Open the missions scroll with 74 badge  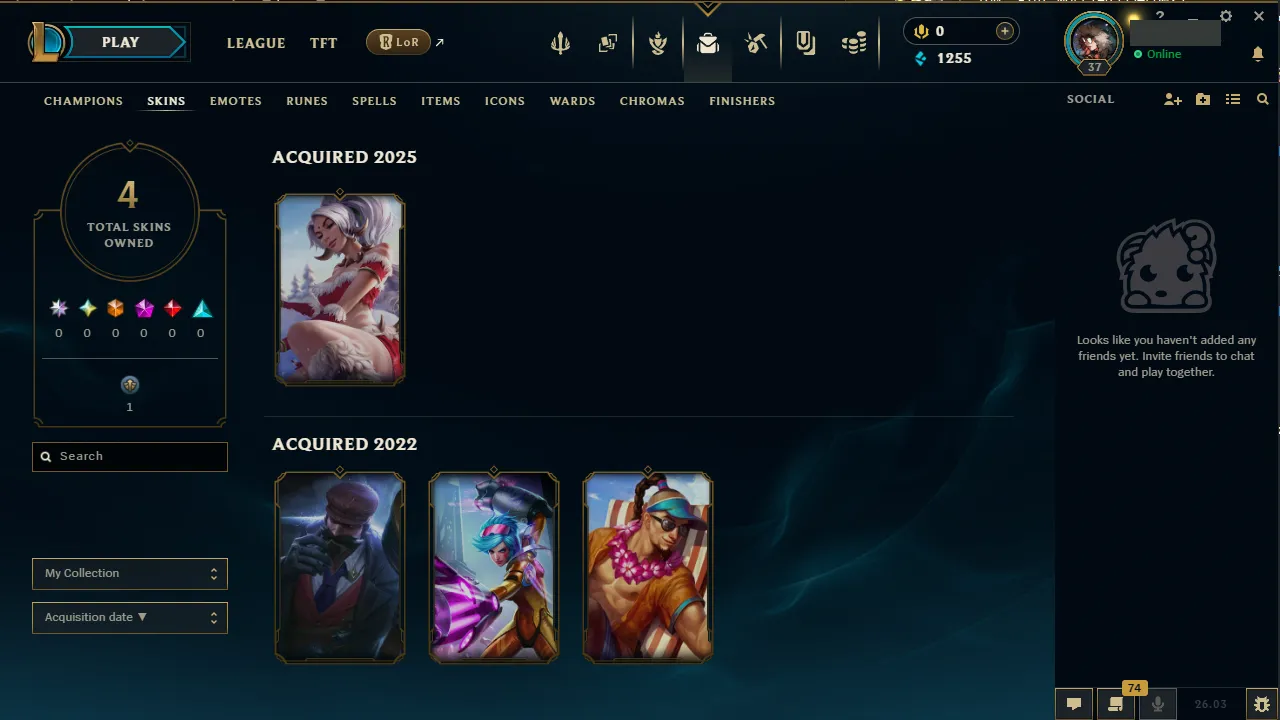click(x=1115, y=703)
